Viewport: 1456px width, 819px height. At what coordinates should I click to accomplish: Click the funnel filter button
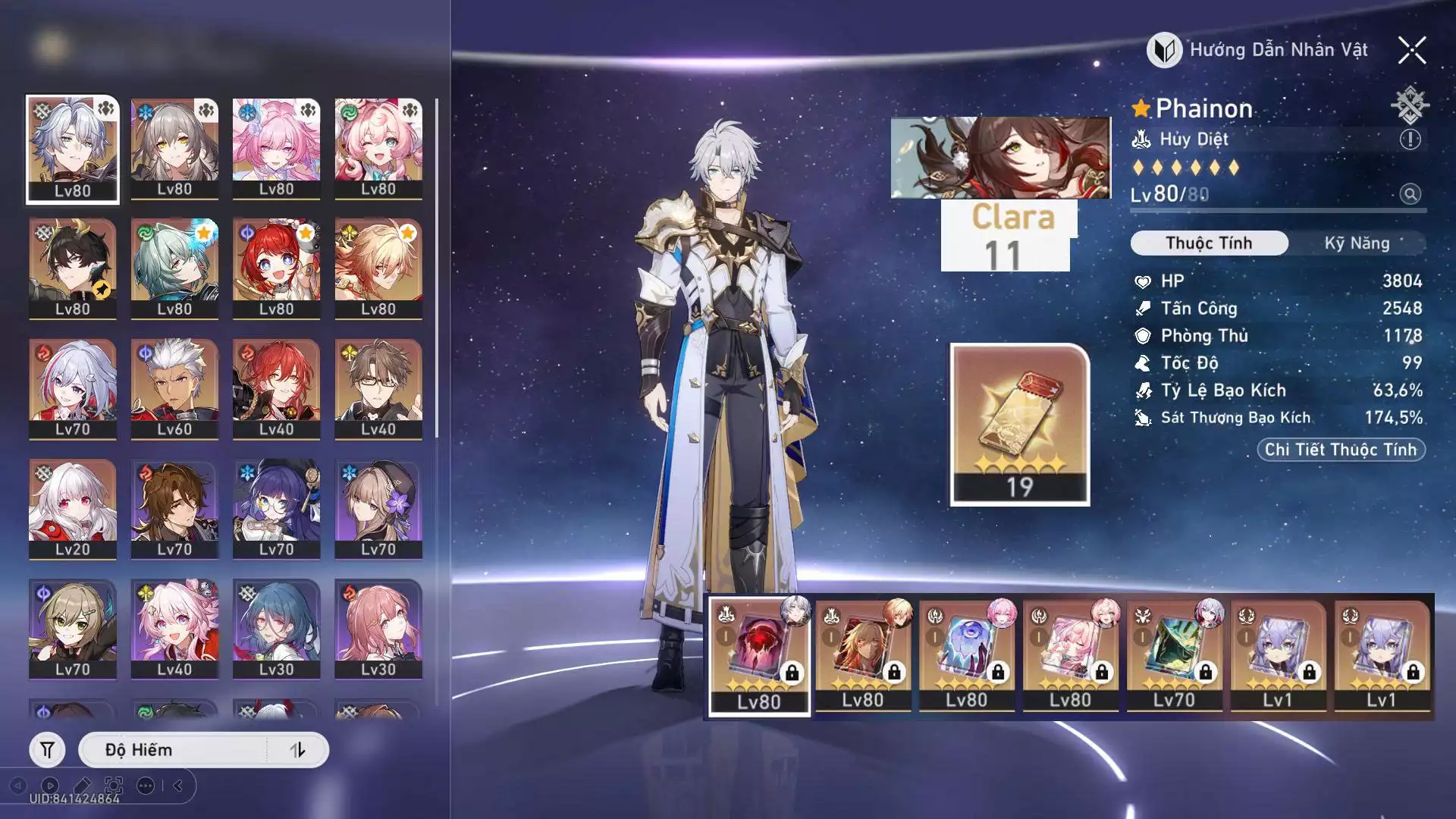(x=47, y=750)
